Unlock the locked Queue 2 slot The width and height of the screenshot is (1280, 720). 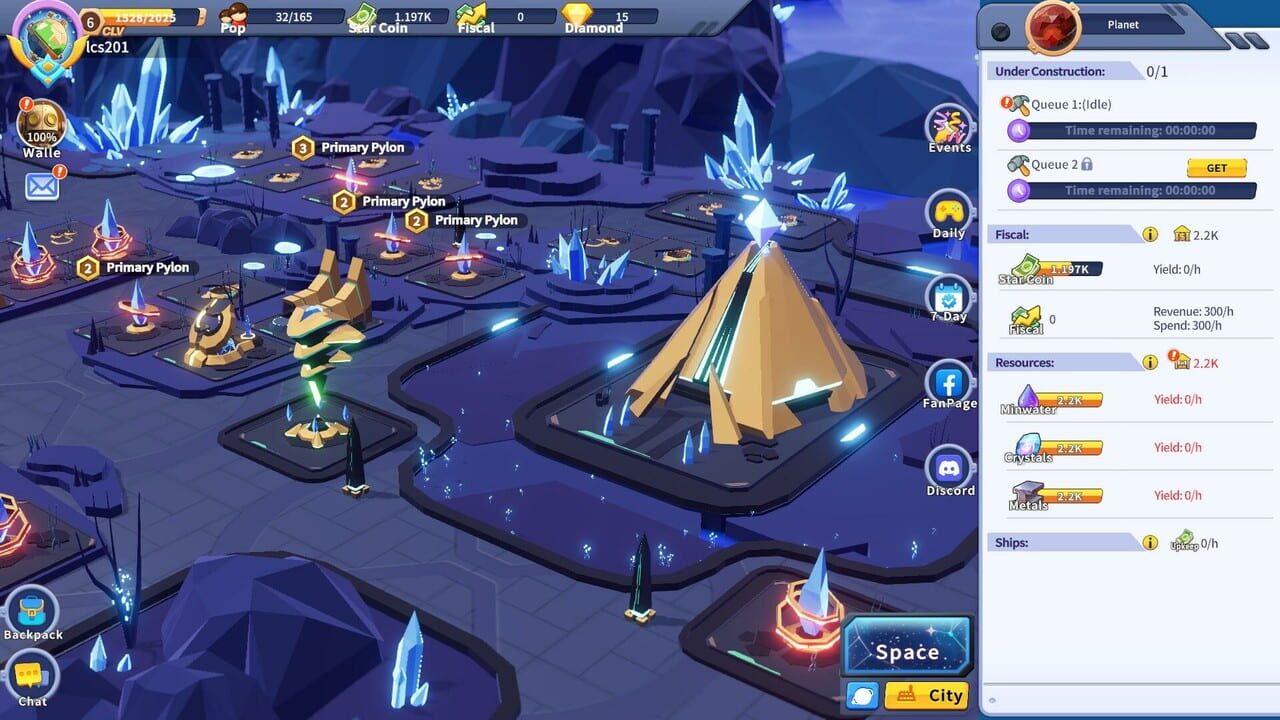click(1216, 168)
